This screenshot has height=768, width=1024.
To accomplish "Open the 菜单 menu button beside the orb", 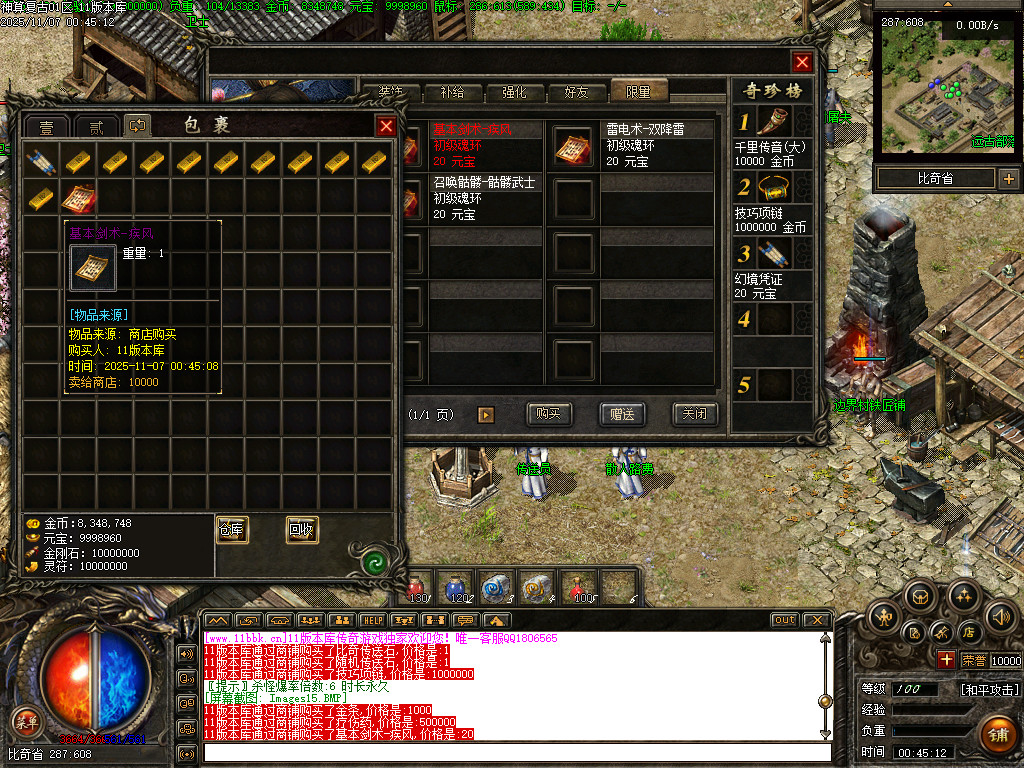I will 25,721.
